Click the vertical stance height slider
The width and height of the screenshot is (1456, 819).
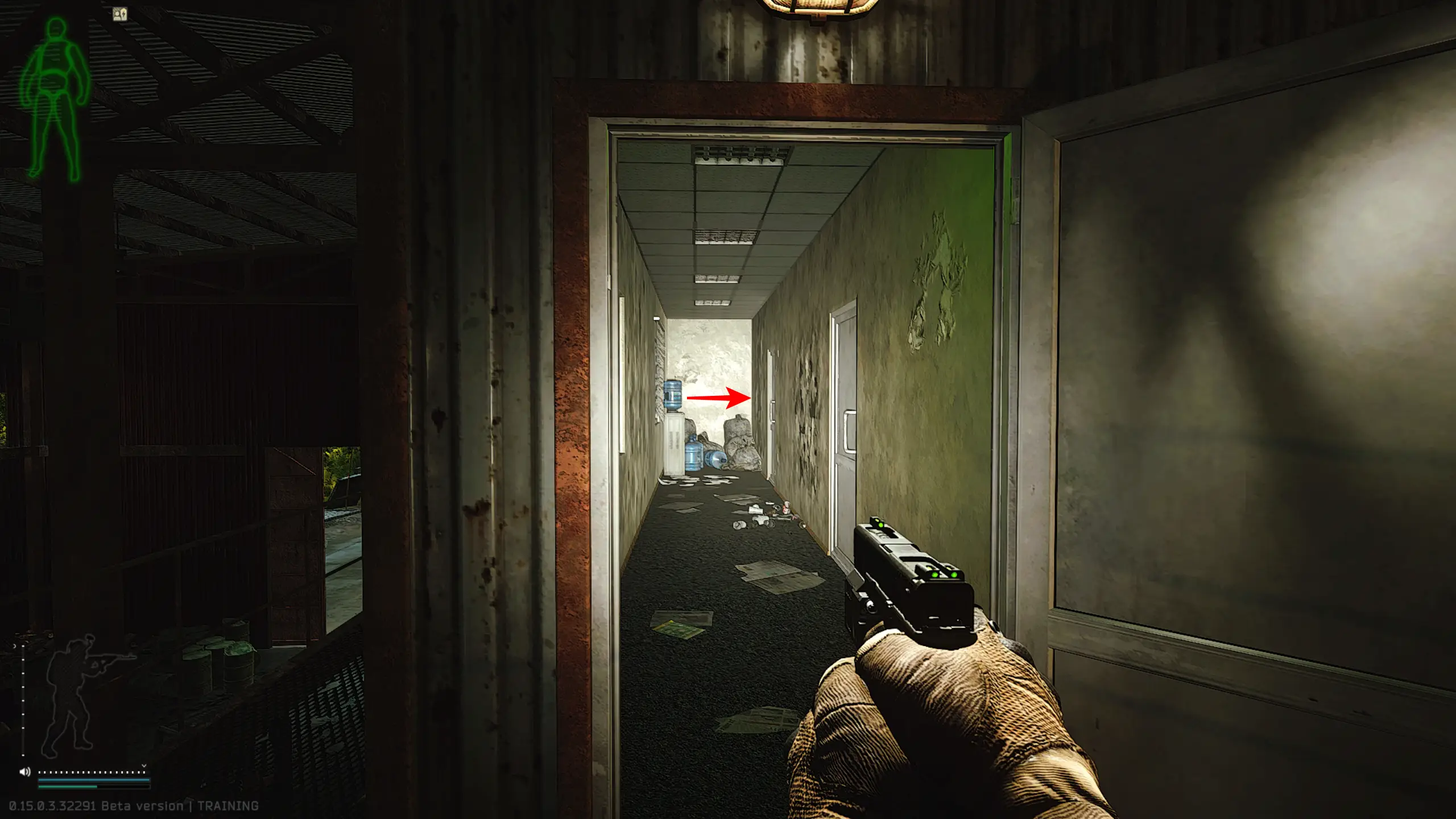pyautogui.click(x=23, y=701)
